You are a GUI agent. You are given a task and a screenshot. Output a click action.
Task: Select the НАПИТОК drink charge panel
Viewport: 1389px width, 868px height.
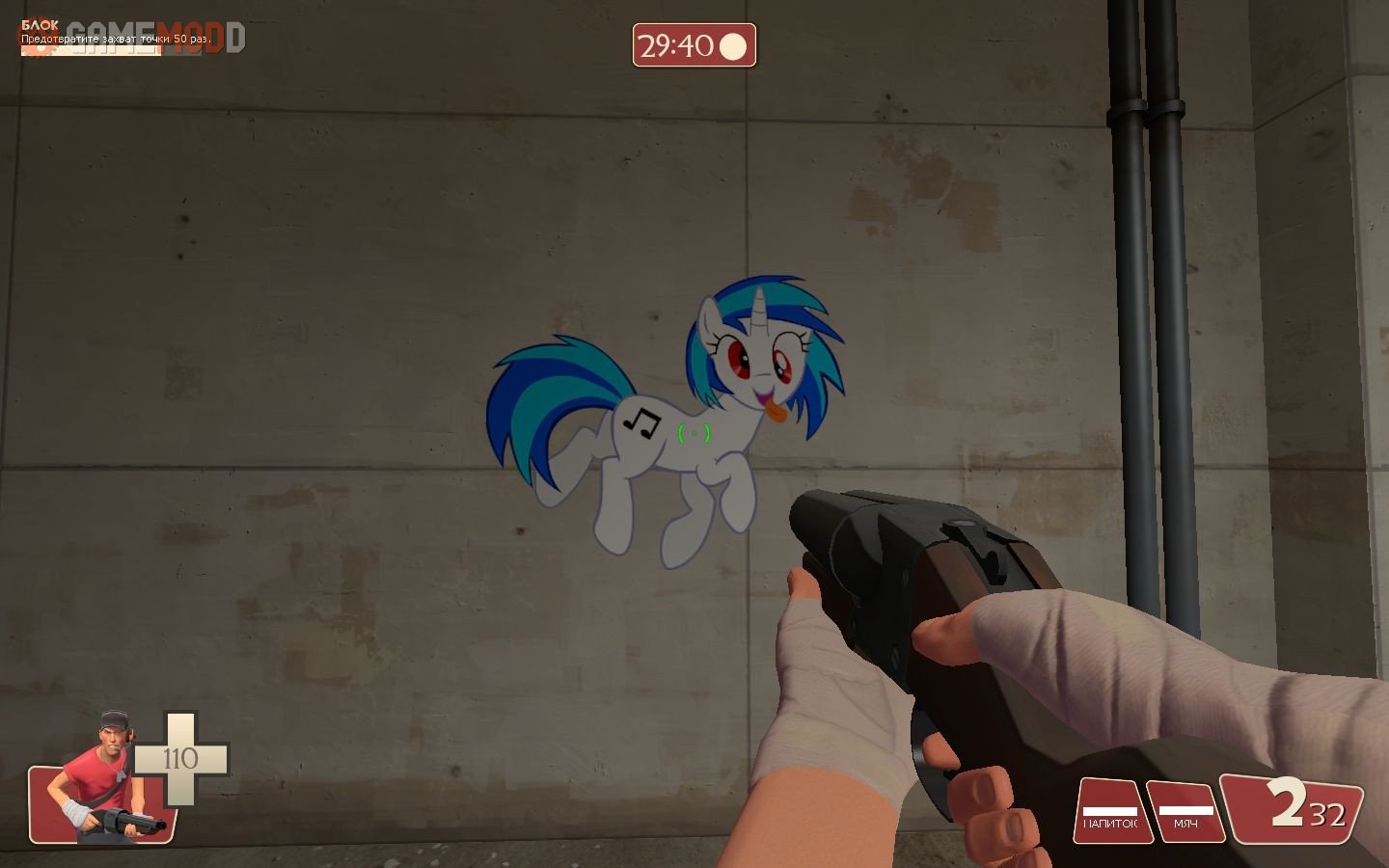(x=1112, y=811)
